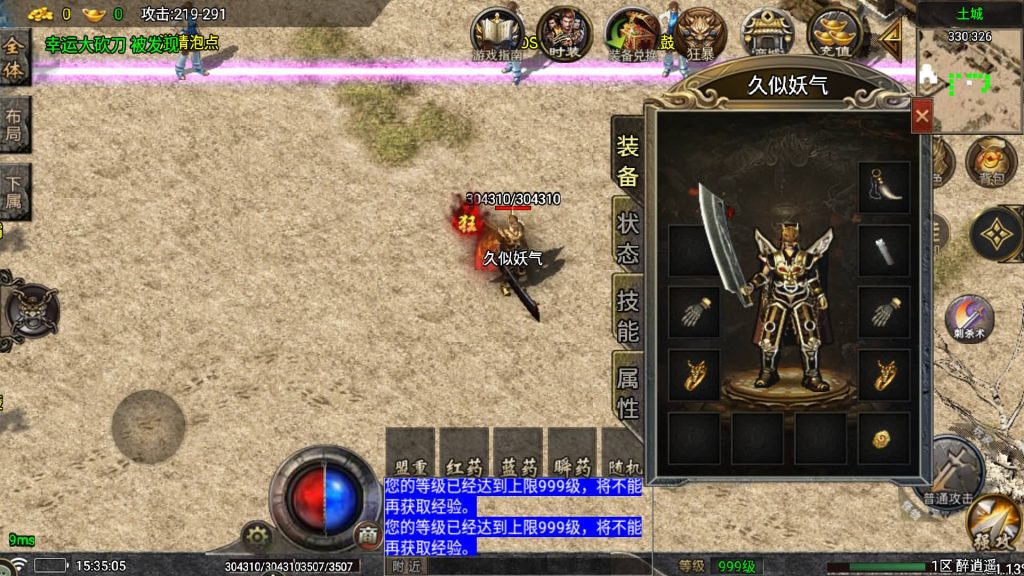This screenshot has height=576, width=1024.
Task: Activate the 狂暴 berserk icon
Action: pos(701,34)
